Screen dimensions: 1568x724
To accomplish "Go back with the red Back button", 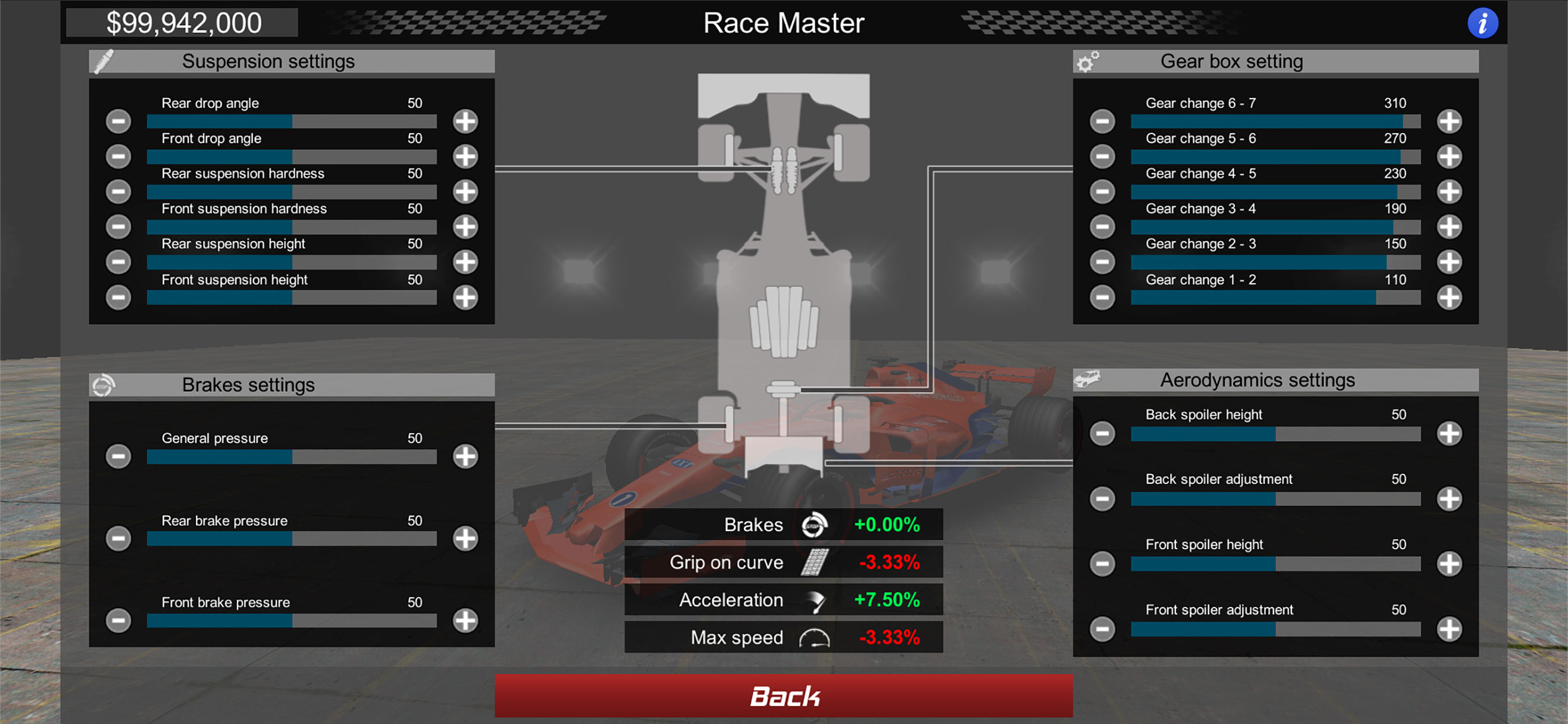I will click(x=783, y=695).
